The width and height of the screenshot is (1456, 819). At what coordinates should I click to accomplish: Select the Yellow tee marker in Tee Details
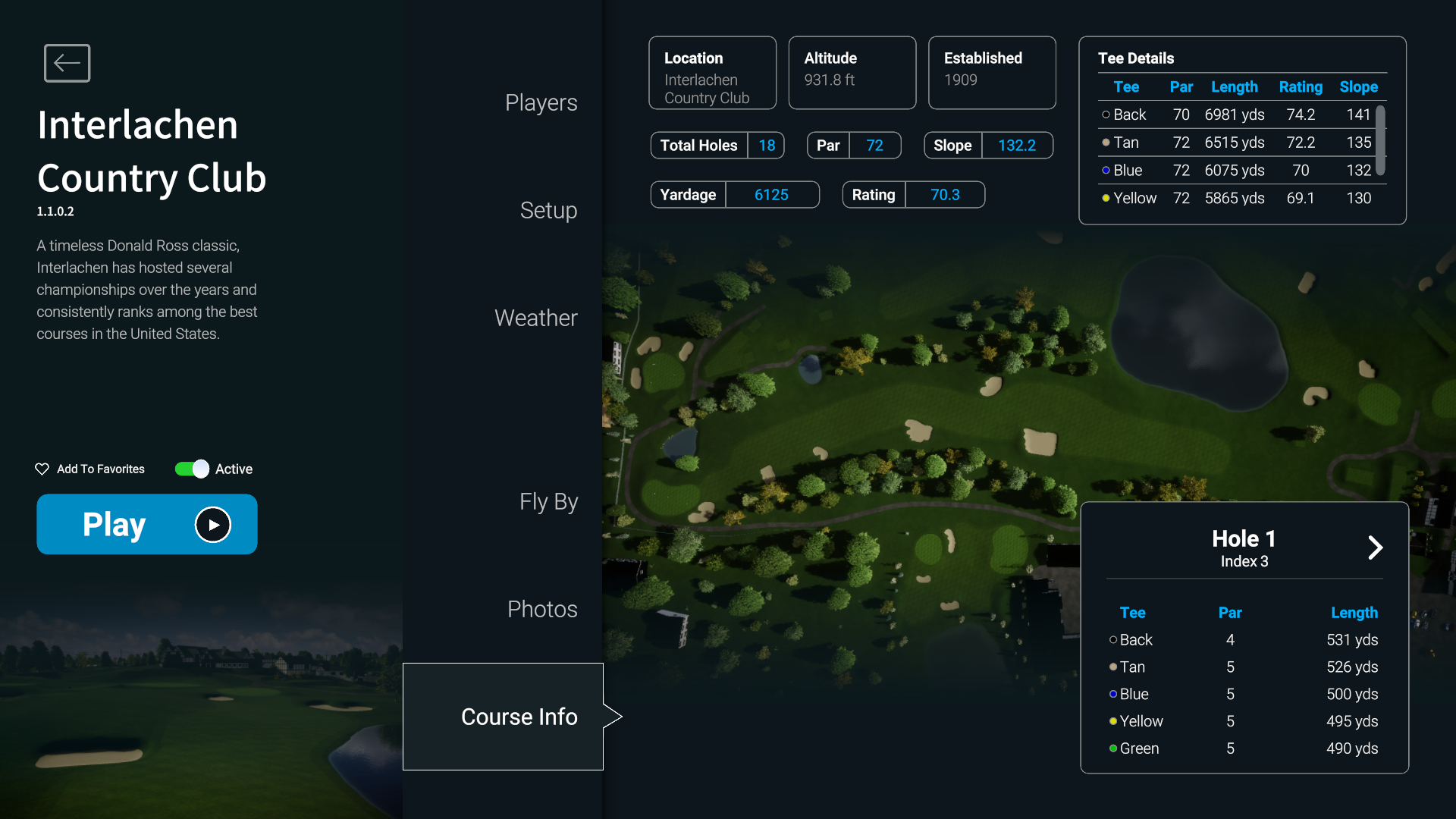tap(1106, 198)
